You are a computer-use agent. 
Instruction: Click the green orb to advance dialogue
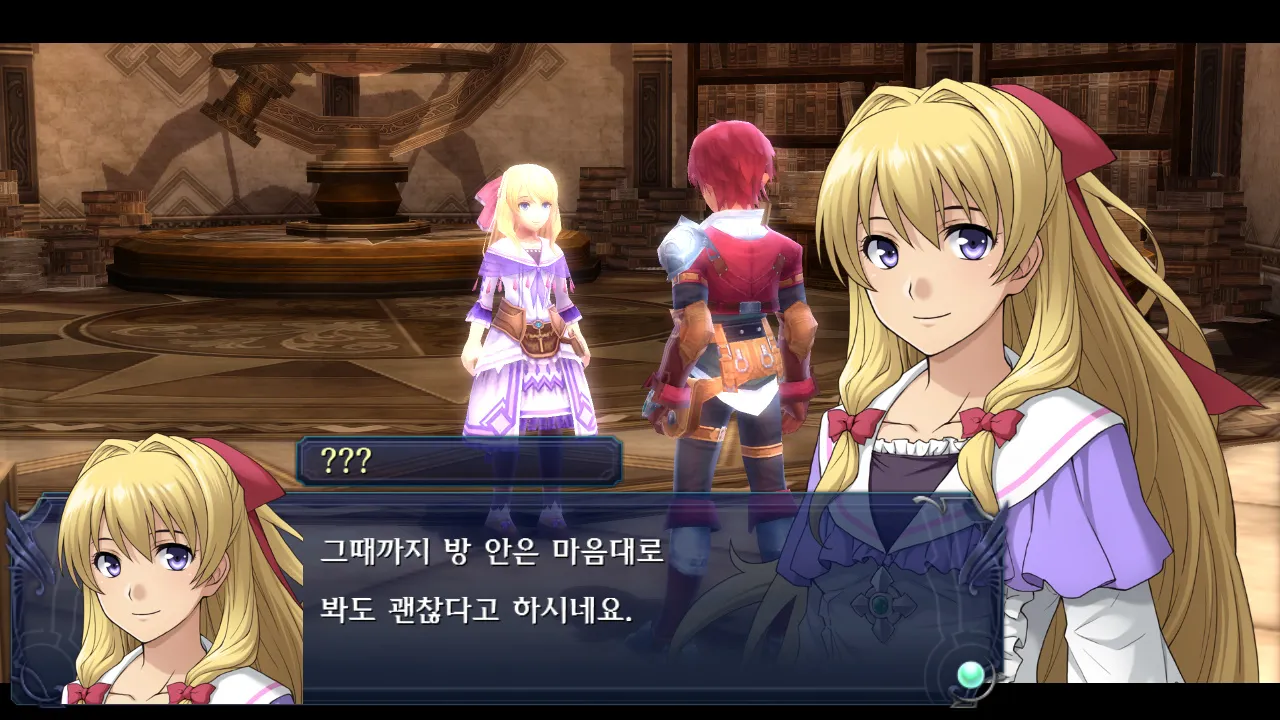pos(969,675)
